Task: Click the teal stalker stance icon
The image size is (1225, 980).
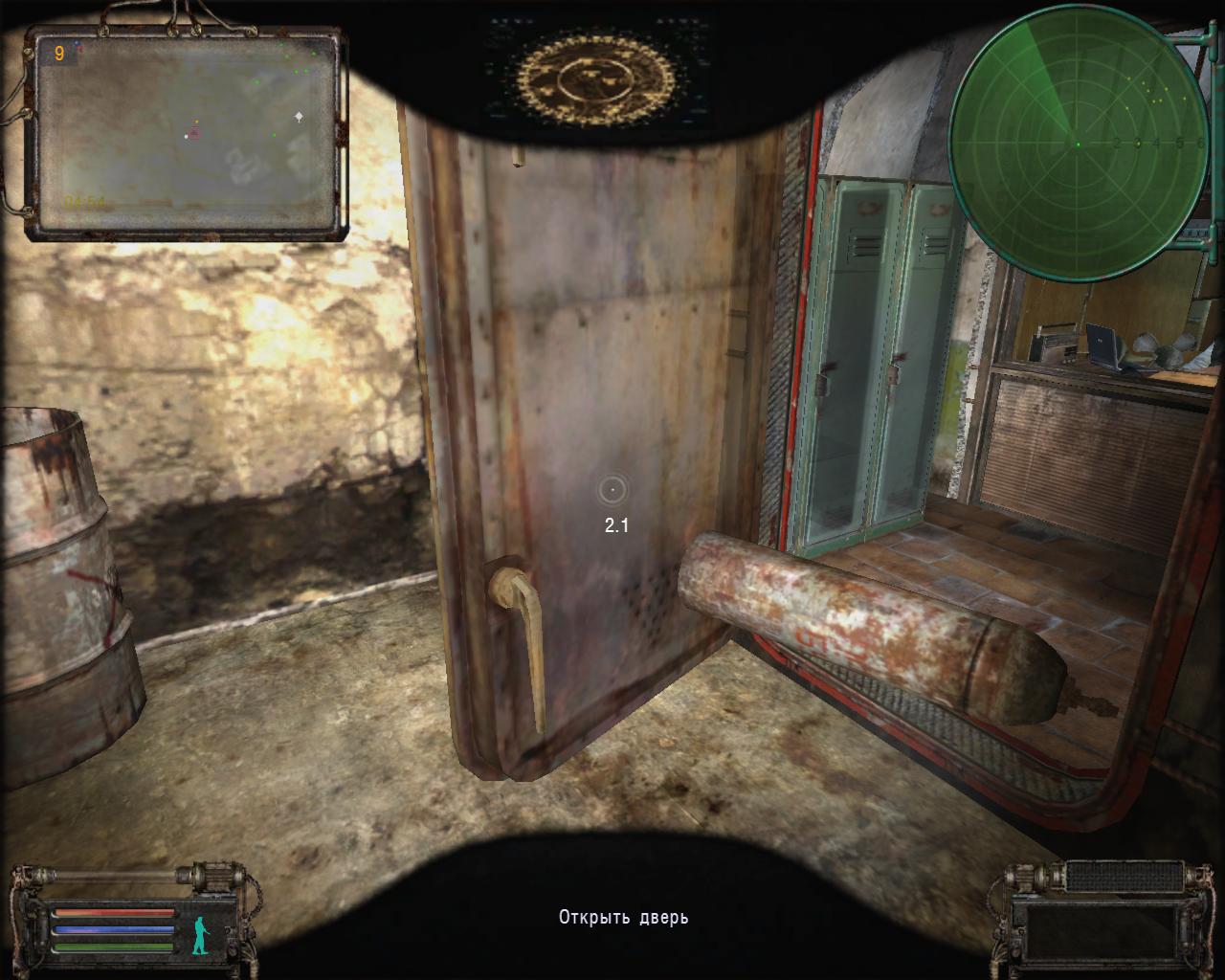Action: click(x=200, y=935)
